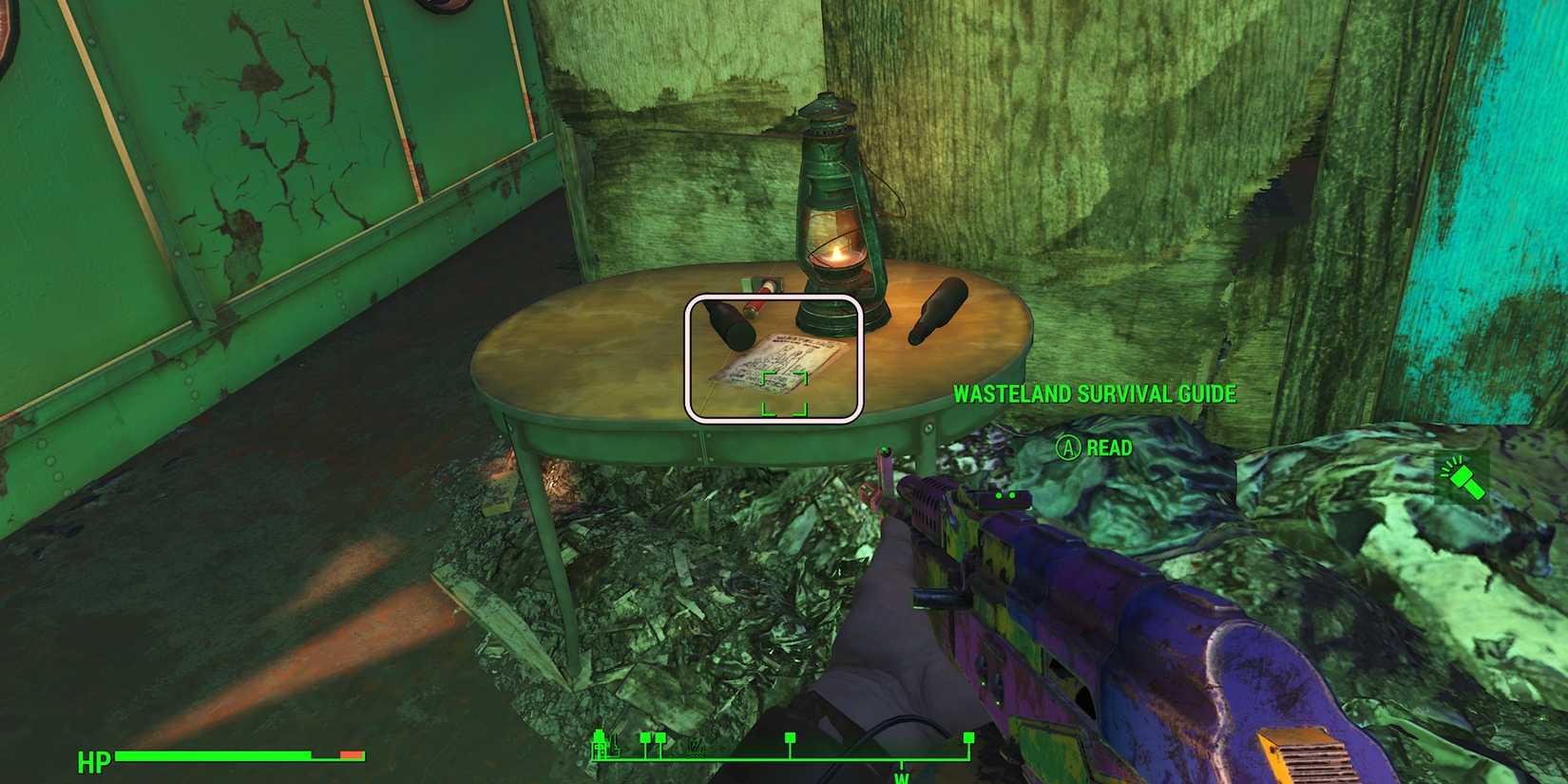Select the factory location marker on the compass
1568x784 pixels.
[599, 746]
